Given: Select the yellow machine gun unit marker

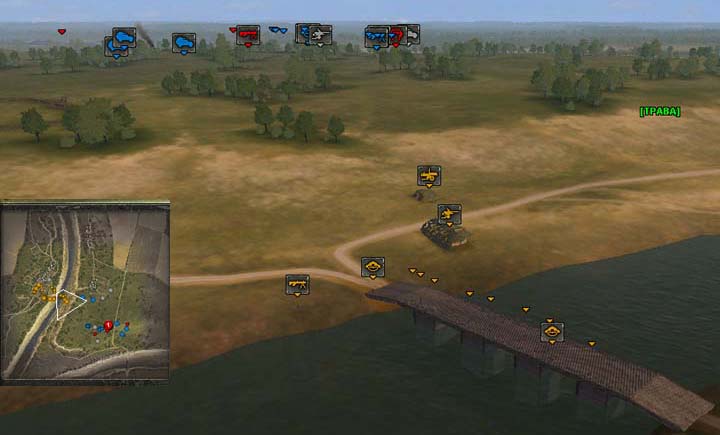Looking at the screenshot, I should click(297, 284).
